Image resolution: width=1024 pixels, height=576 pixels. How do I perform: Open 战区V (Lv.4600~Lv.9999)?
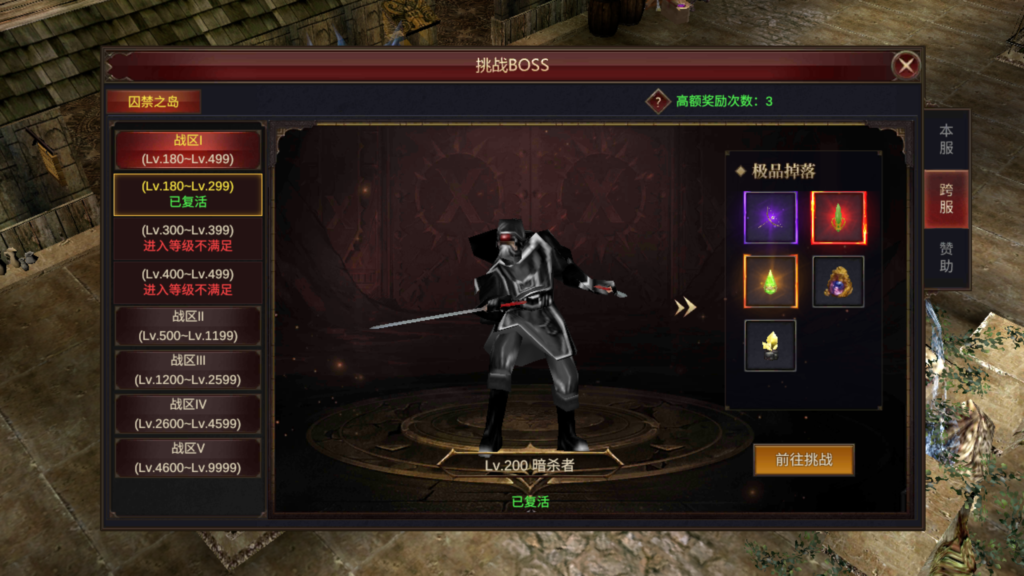pyautogui.click(x=187, y=458)
